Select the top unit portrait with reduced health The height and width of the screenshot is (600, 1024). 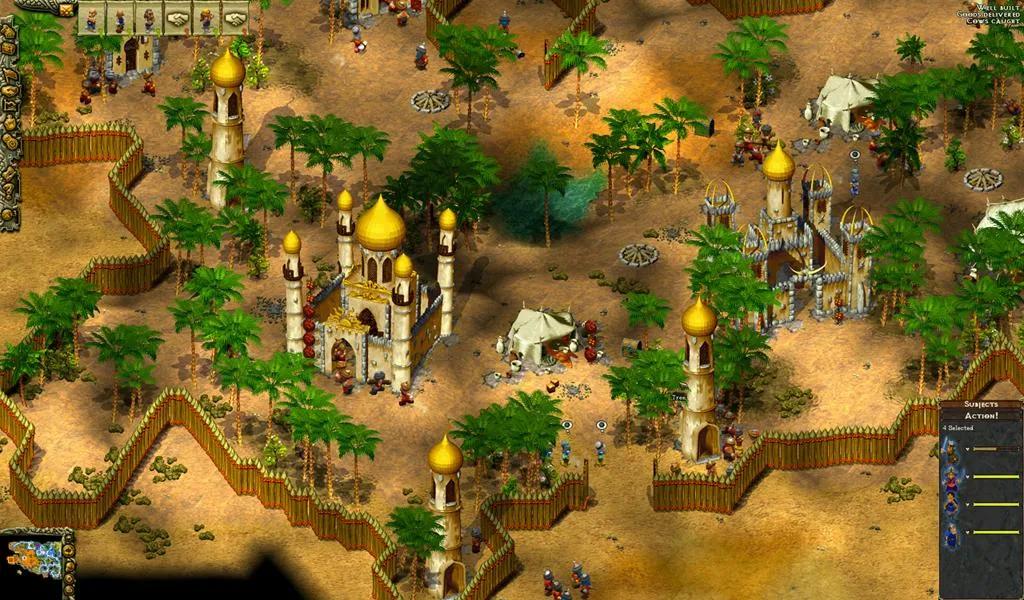point(952,450)
